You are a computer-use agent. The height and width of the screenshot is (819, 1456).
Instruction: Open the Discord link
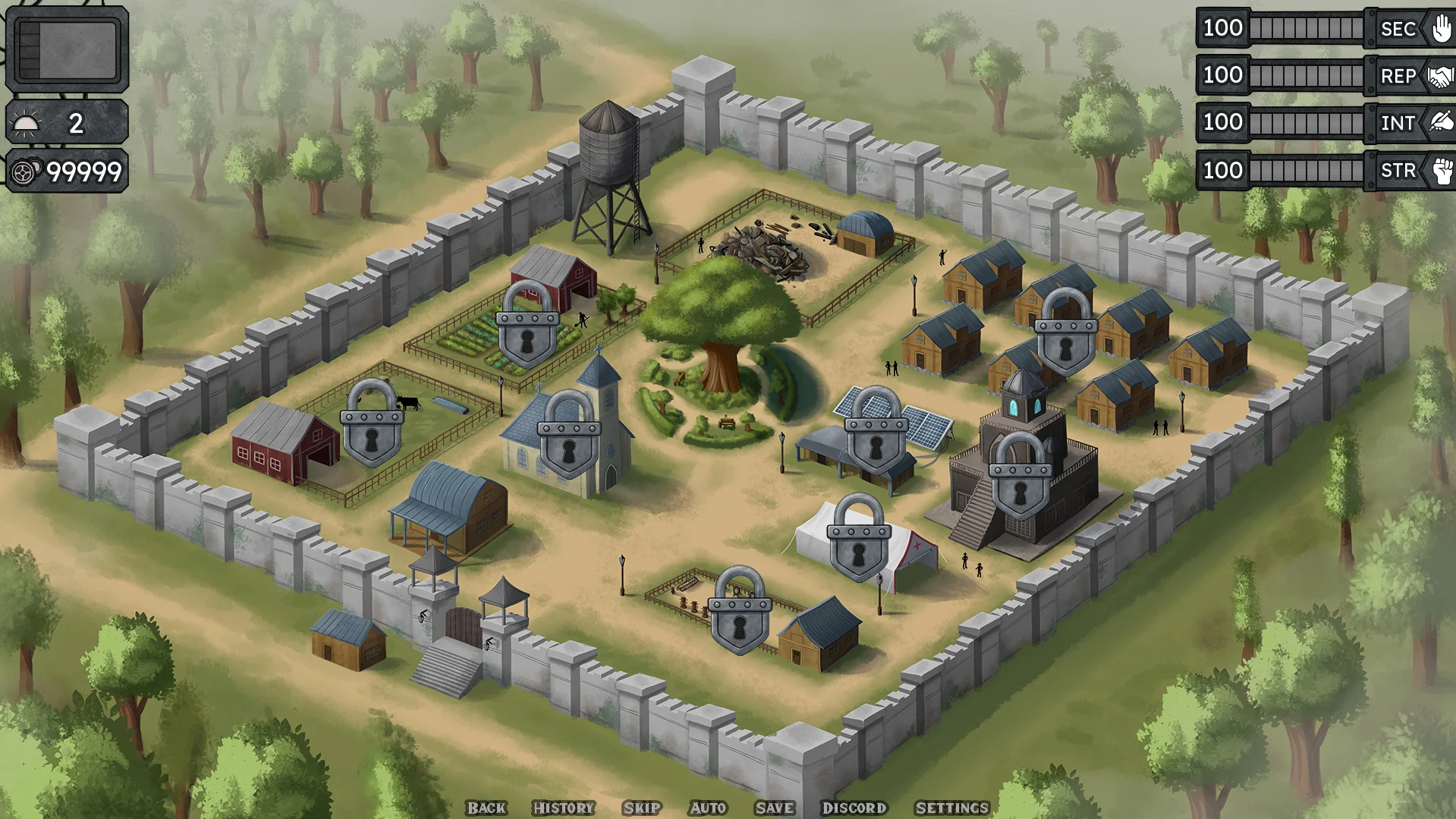pyautogui.click(x=854, y=808)
